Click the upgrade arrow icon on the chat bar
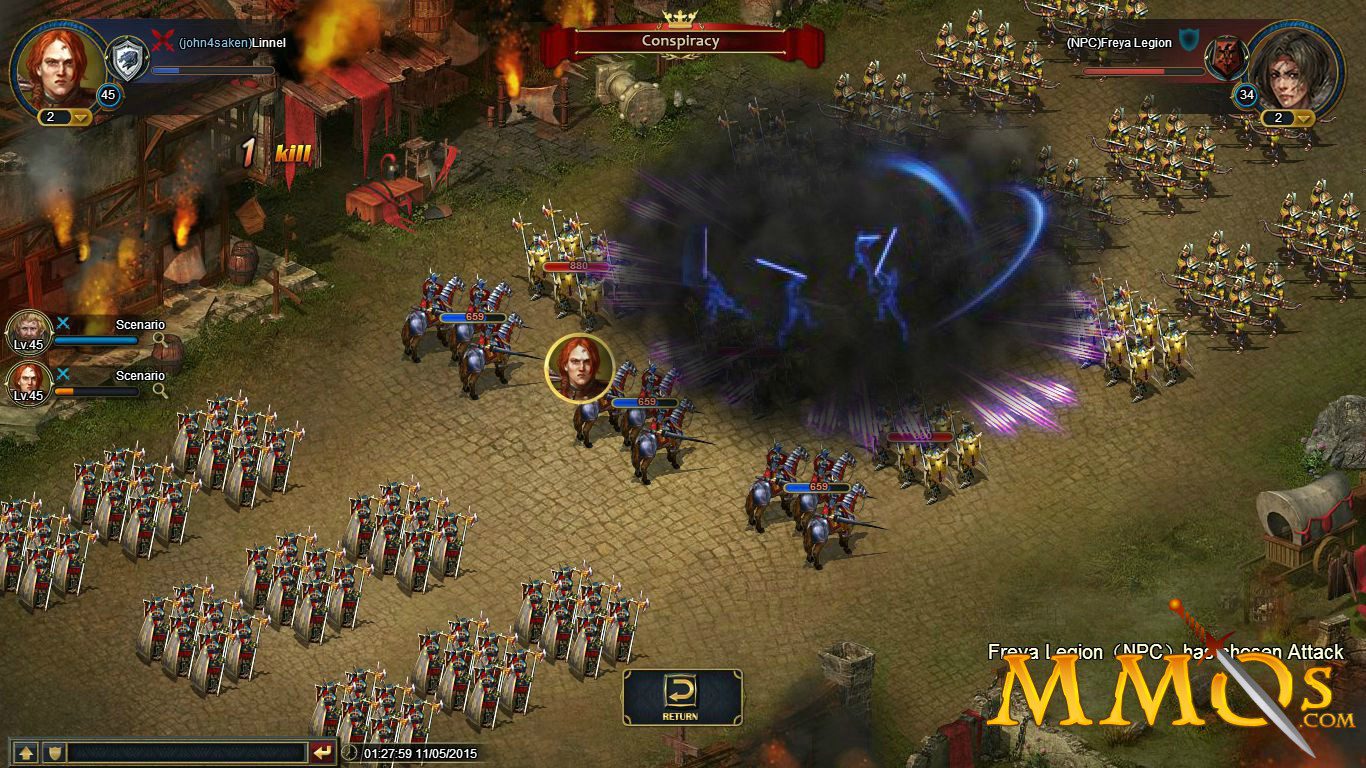 pyautogui.click(x=26, y=753)
